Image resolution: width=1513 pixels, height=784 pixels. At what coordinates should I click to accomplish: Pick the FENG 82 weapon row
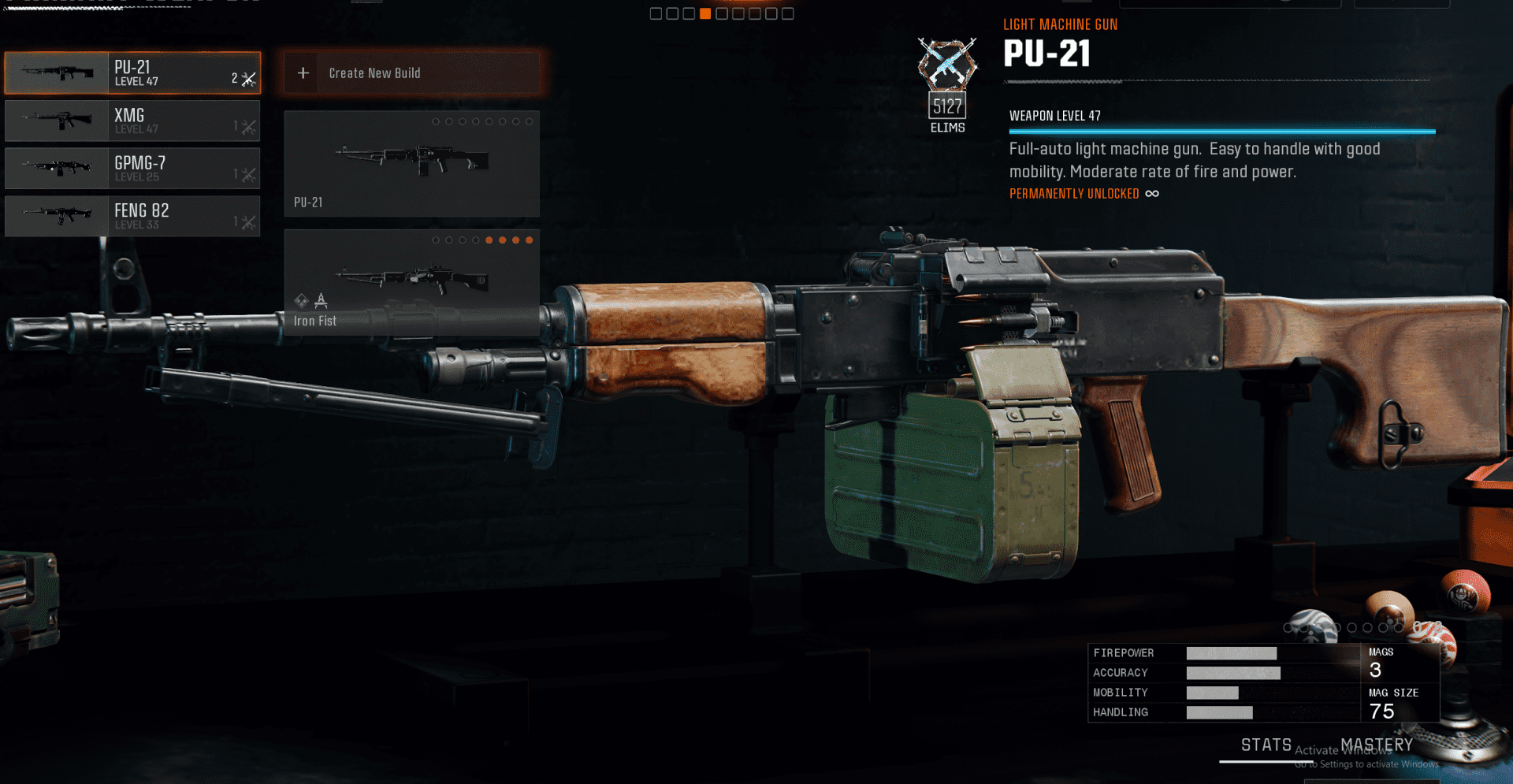point(132,216)
